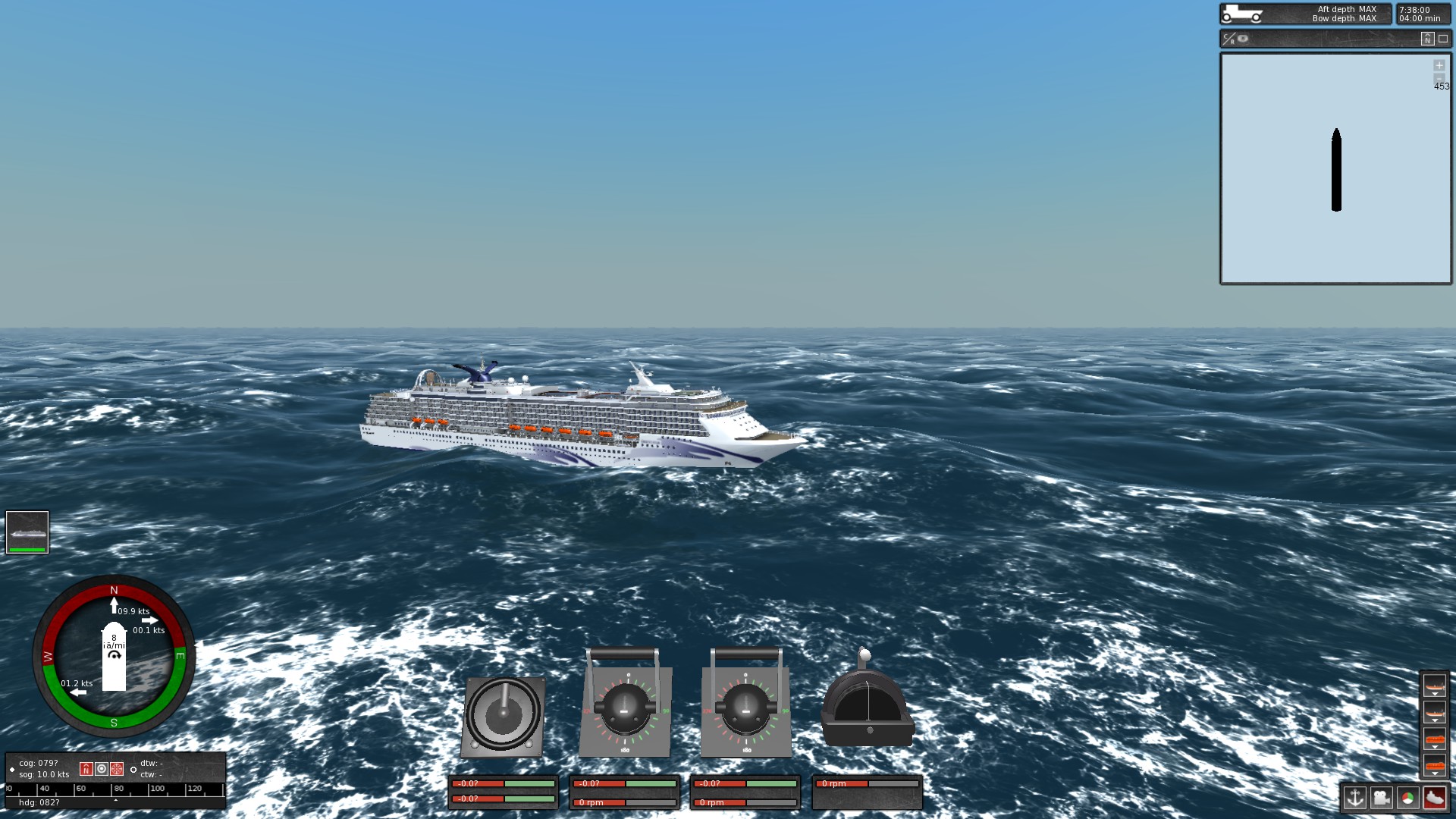
Task: Open the pie-chart status display
Action: [1407, 798]
